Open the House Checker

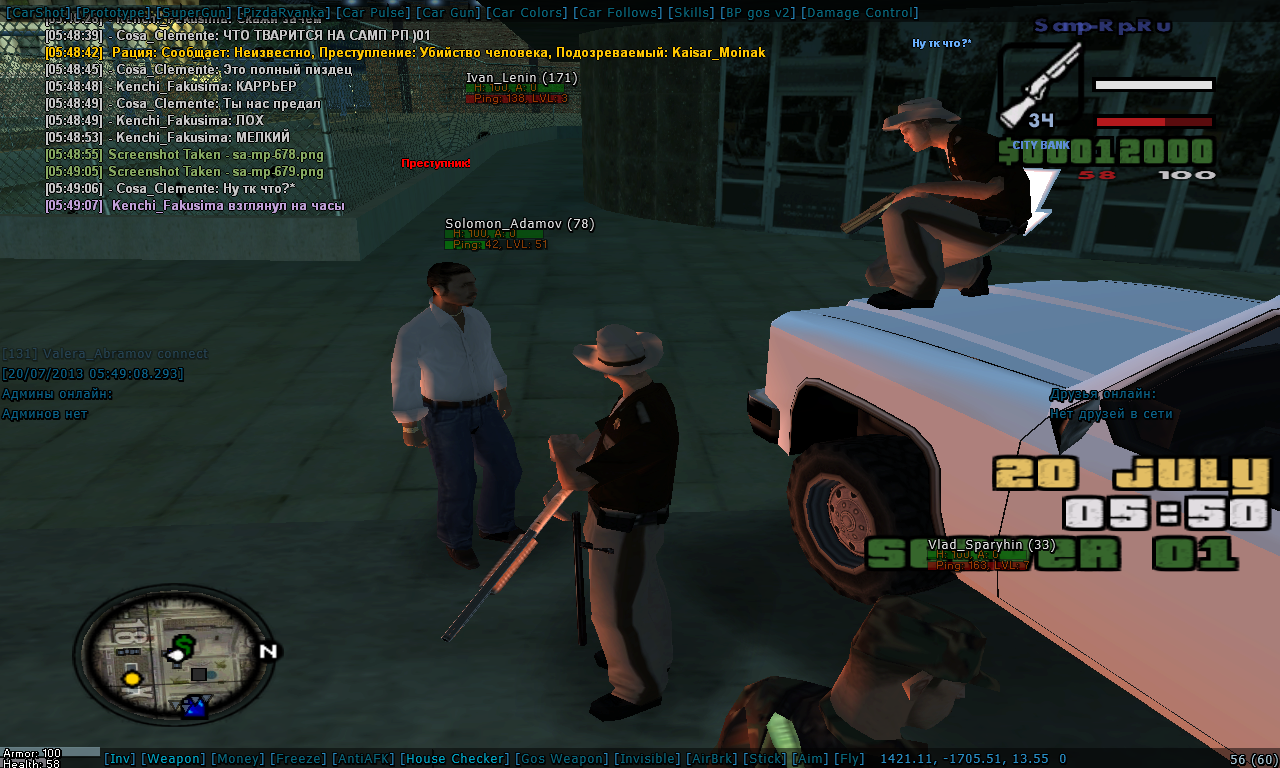455,759
